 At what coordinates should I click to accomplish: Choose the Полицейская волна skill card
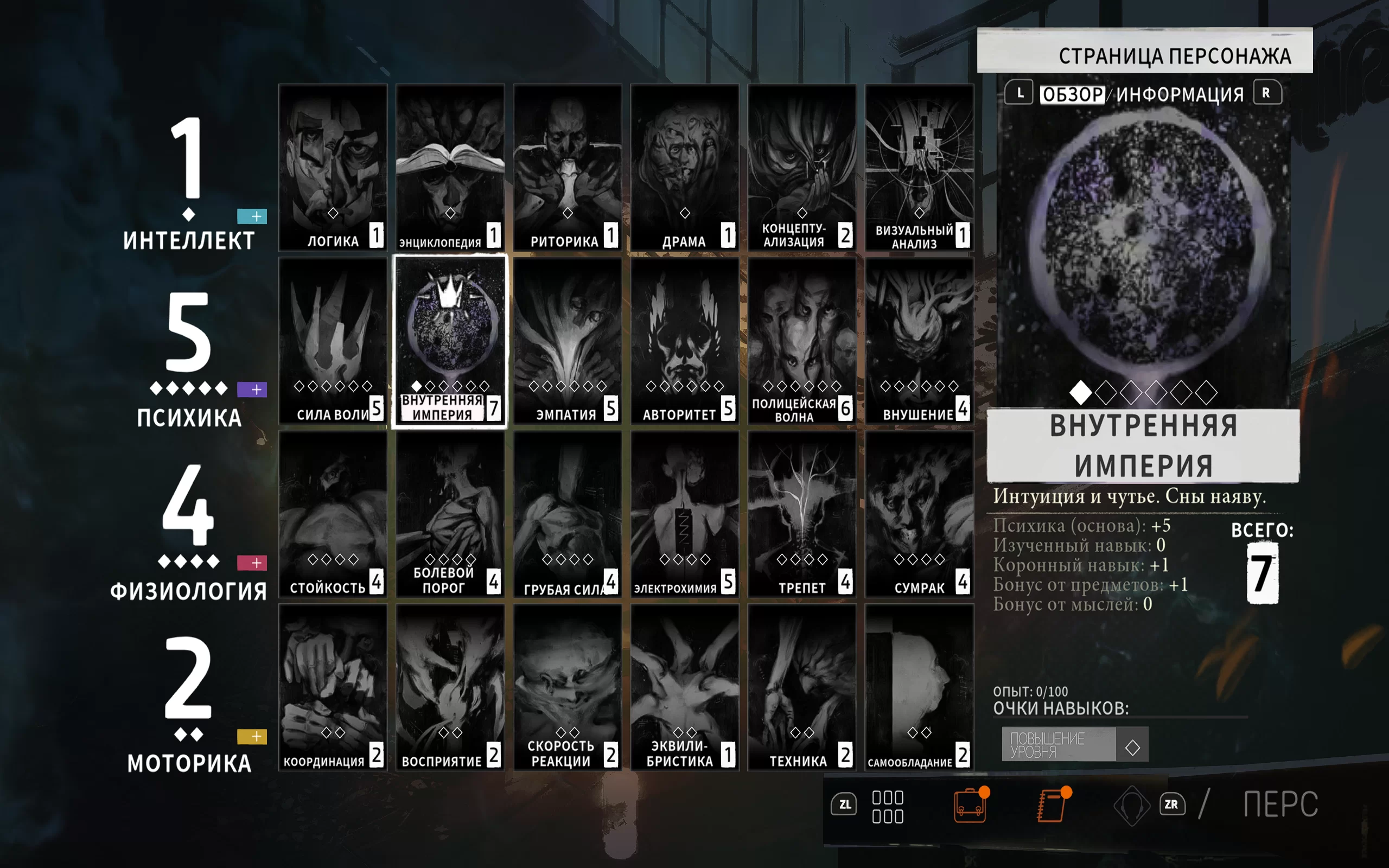coord(802,341)
